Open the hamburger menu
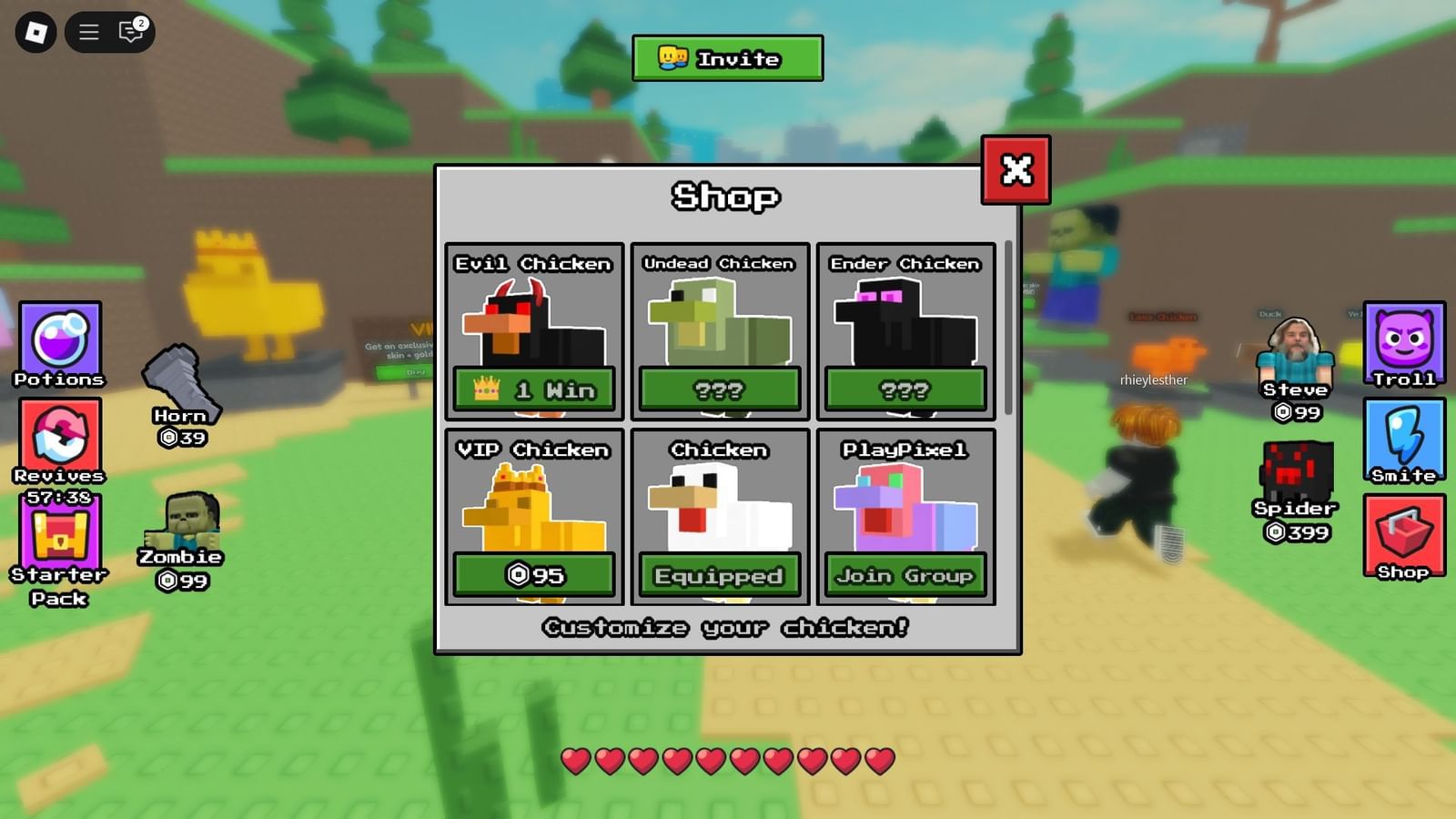The height and width of the screenshot is (819, 1456). coord(88,32)
